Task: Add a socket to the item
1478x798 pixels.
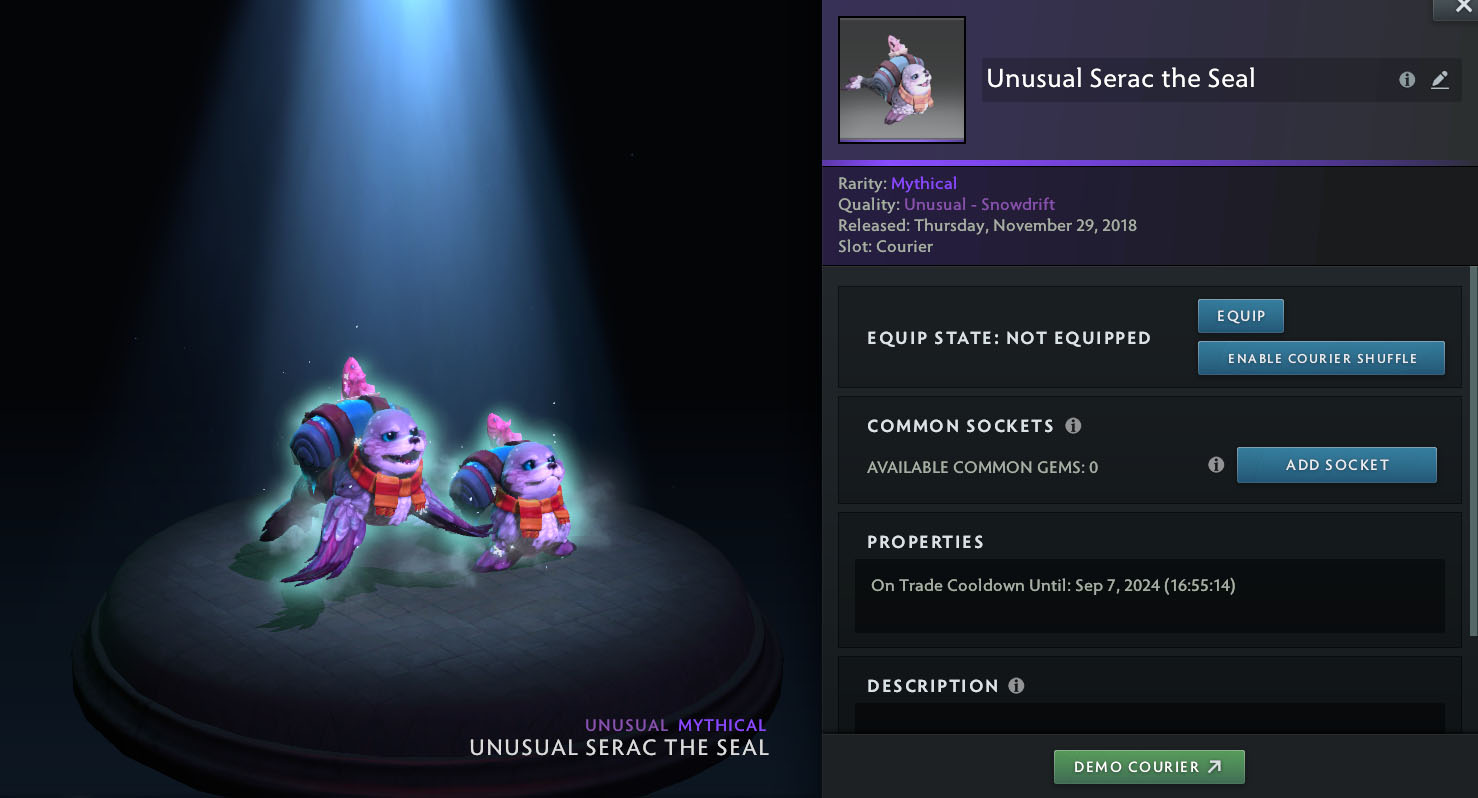Action: pos(1336,465)
